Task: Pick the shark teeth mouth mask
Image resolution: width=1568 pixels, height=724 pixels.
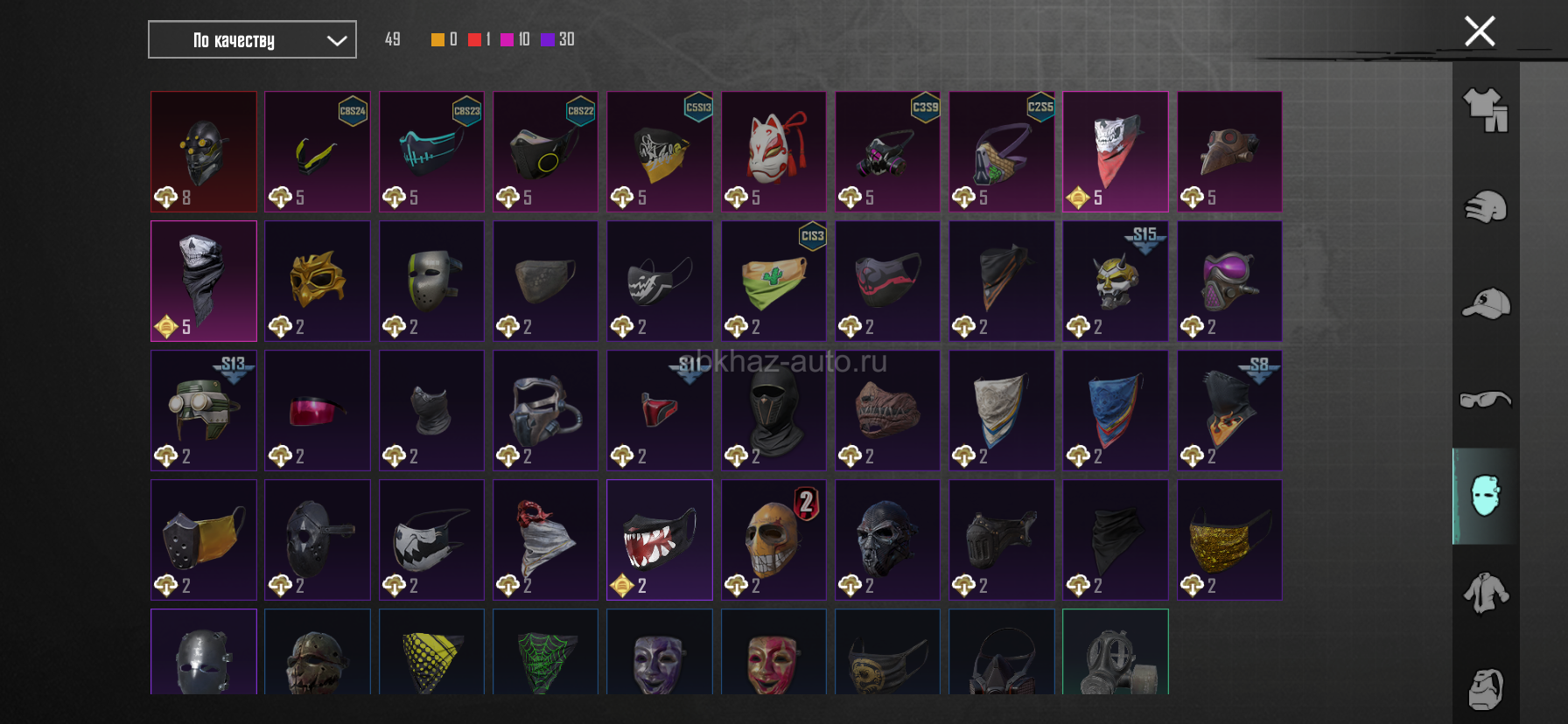Action: click(660, 539)
